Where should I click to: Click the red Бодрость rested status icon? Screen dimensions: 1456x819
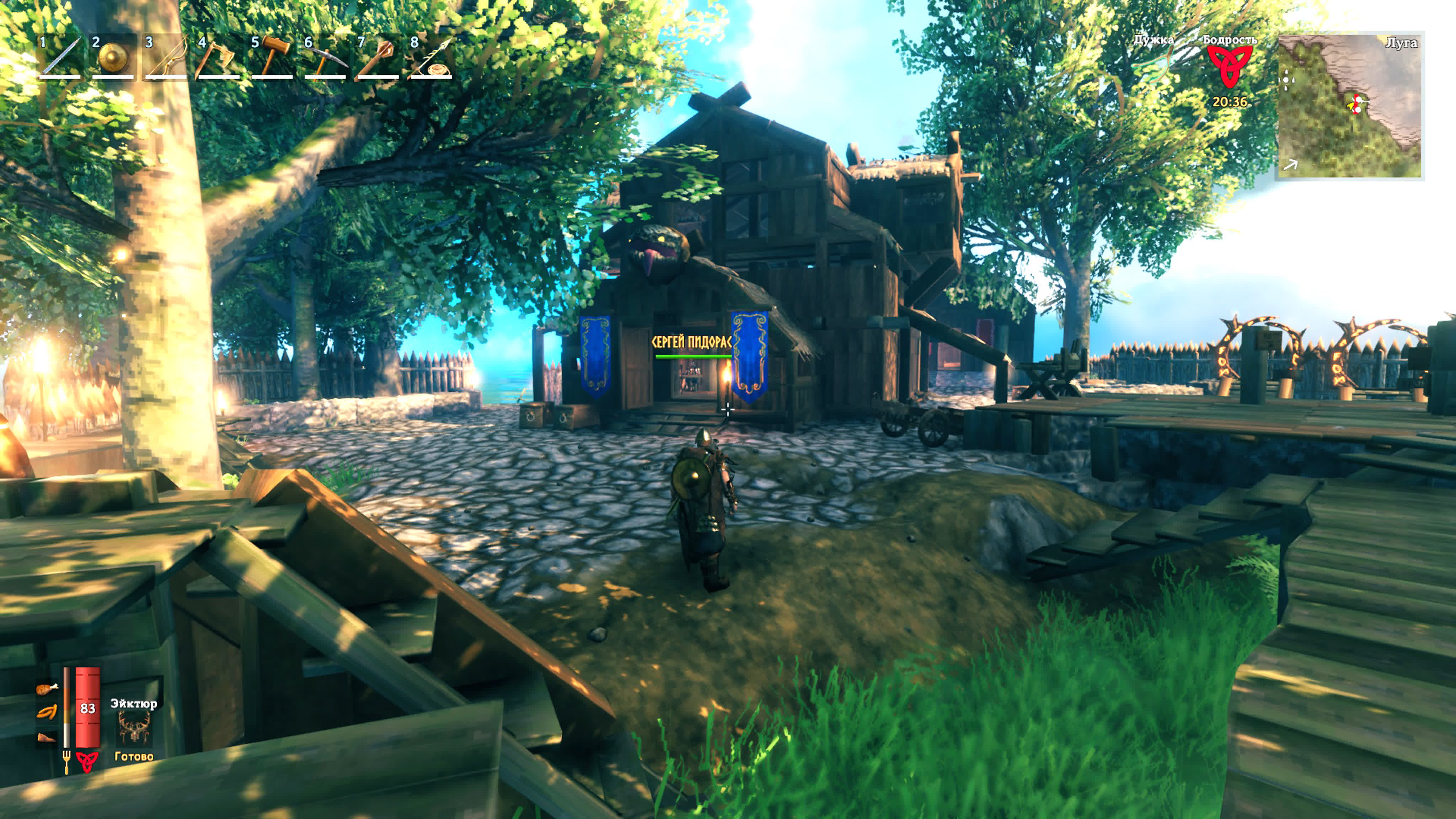[1229, 65]
